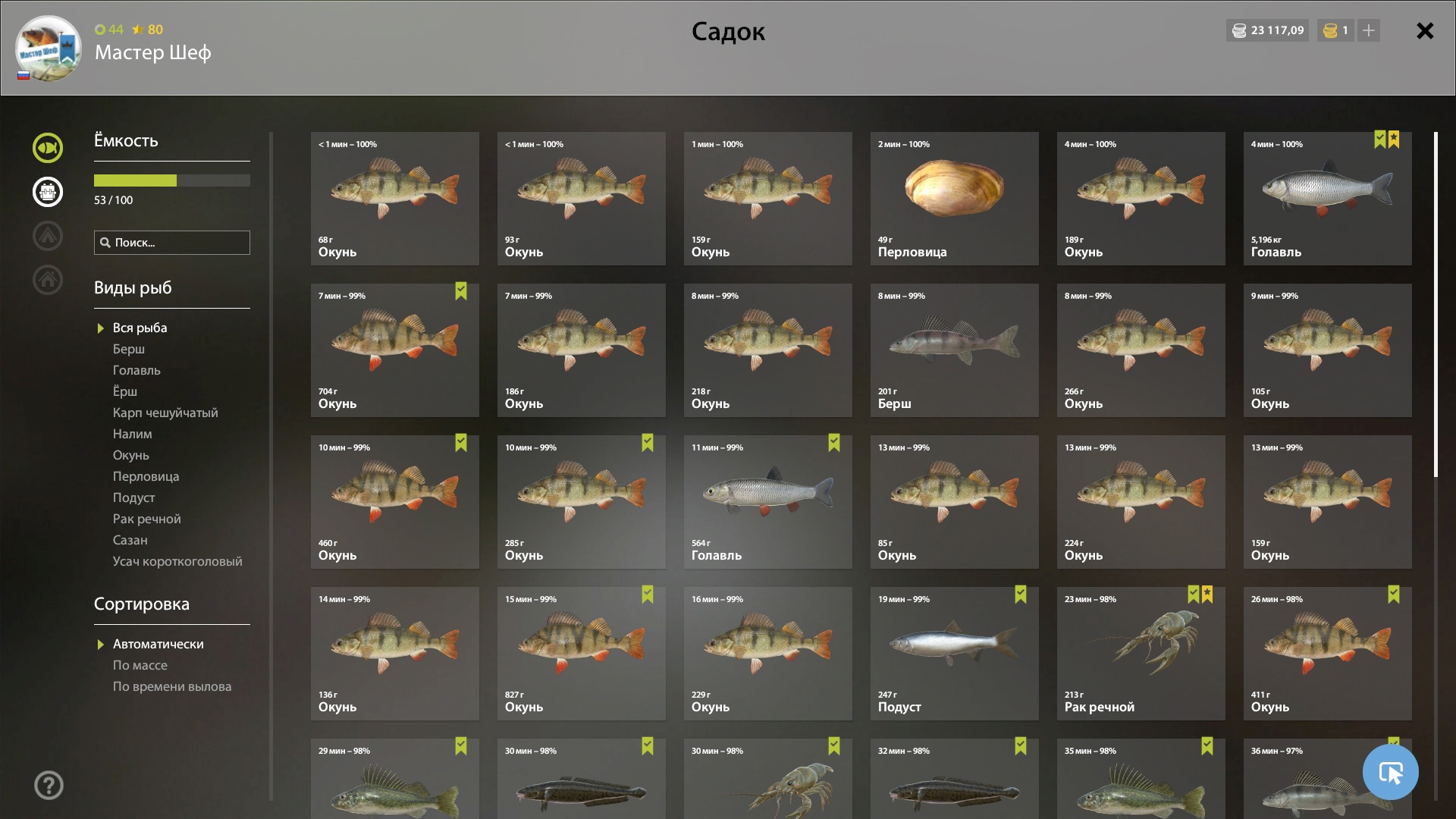The width and height of the screenshot is (1456, 819).
Task: Select the 827 г Окунь tile
Action: pyautogui.click(x=581, y=654)
